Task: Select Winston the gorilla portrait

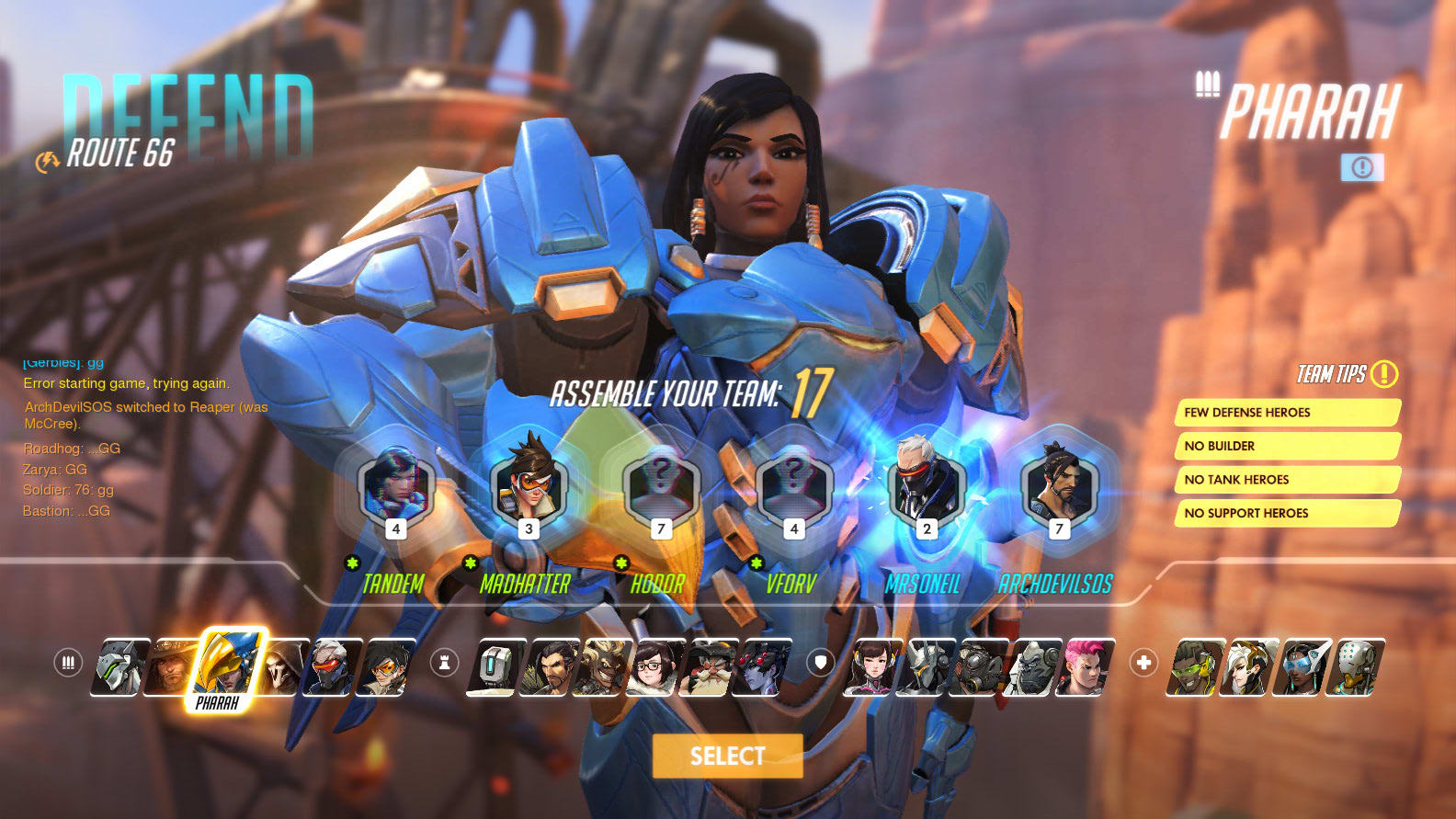Action: [1033, 666]
